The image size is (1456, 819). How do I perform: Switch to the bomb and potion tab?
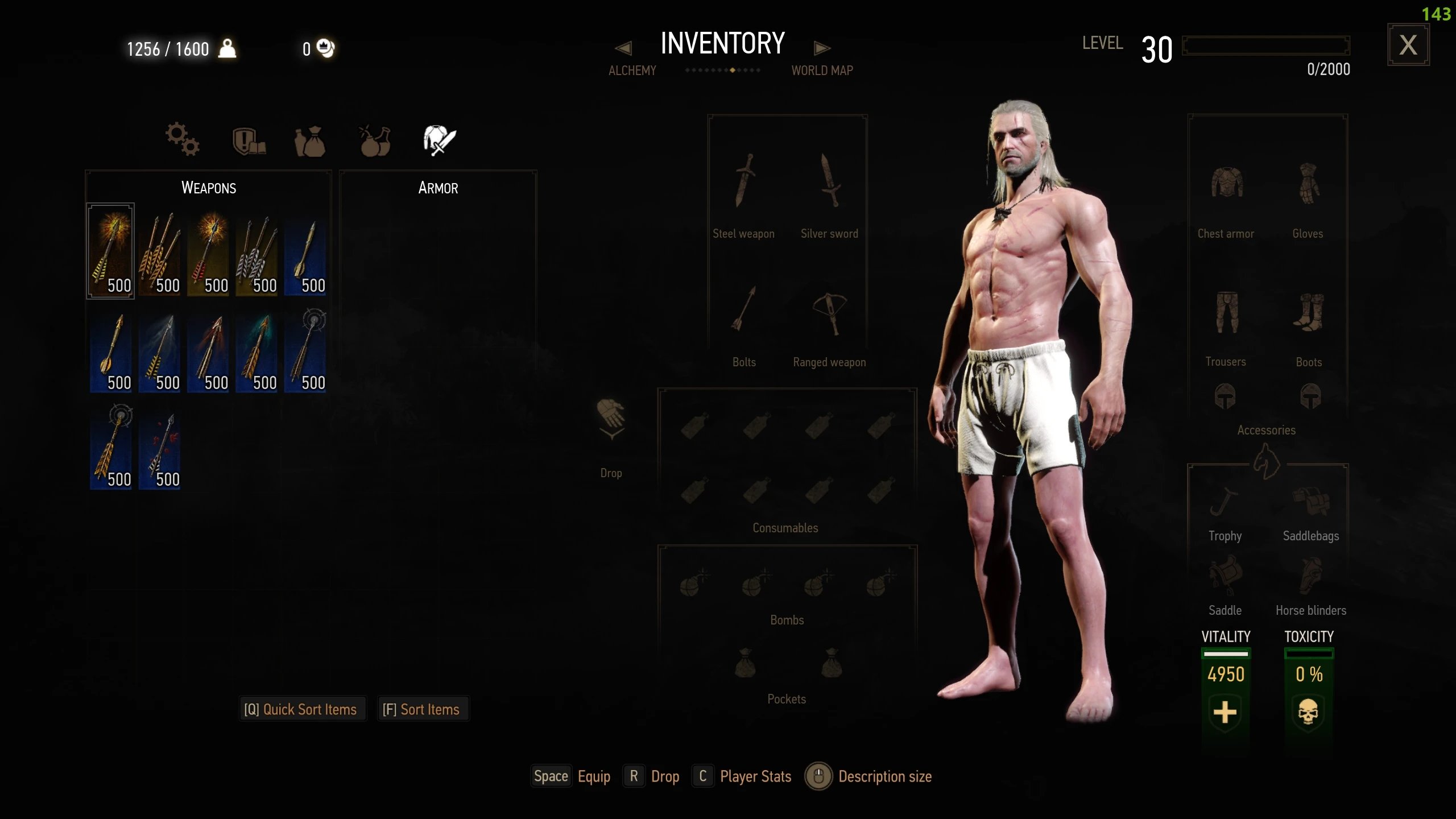point(375,140)
